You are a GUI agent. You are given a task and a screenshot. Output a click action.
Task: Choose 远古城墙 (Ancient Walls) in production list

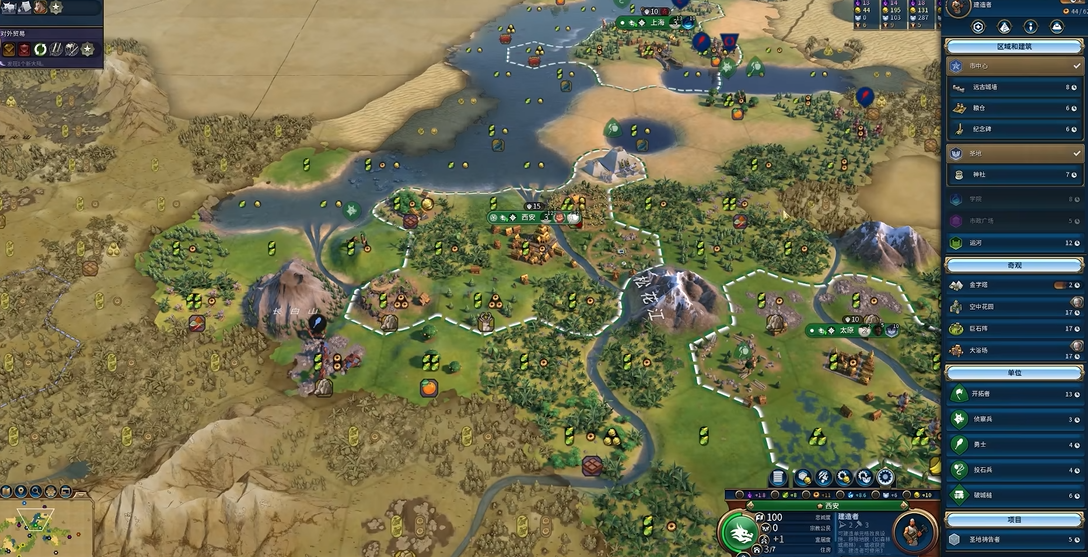[x=1010, y=87]
